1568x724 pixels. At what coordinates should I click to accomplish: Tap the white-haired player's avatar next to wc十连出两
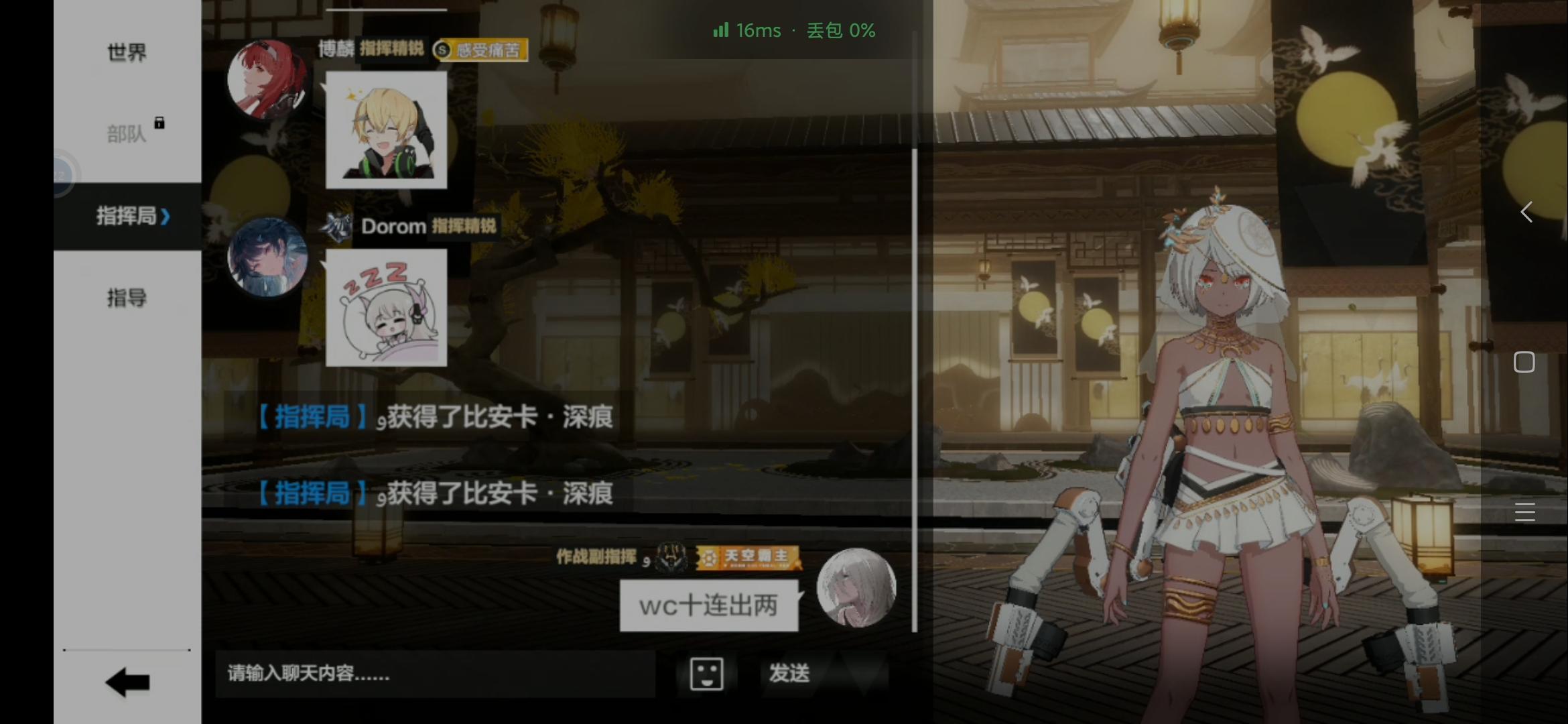855,589
